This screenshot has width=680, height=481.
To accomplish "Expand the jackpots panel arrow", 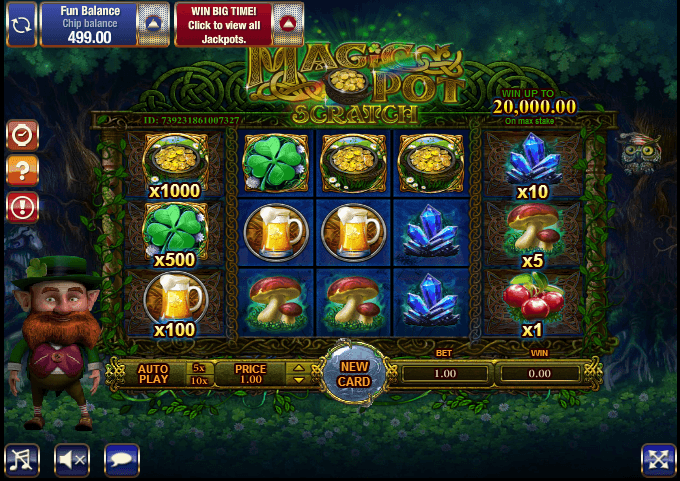I will [x=287, y=23].
